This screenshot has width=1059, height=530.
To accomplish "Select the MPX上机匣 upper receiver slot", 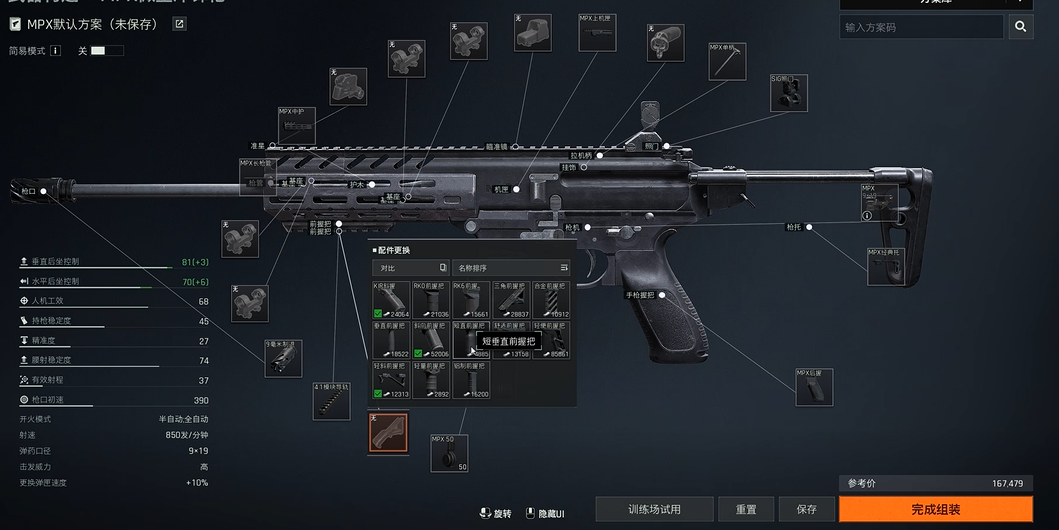I will pyautogui.click(x=598, y=32).
